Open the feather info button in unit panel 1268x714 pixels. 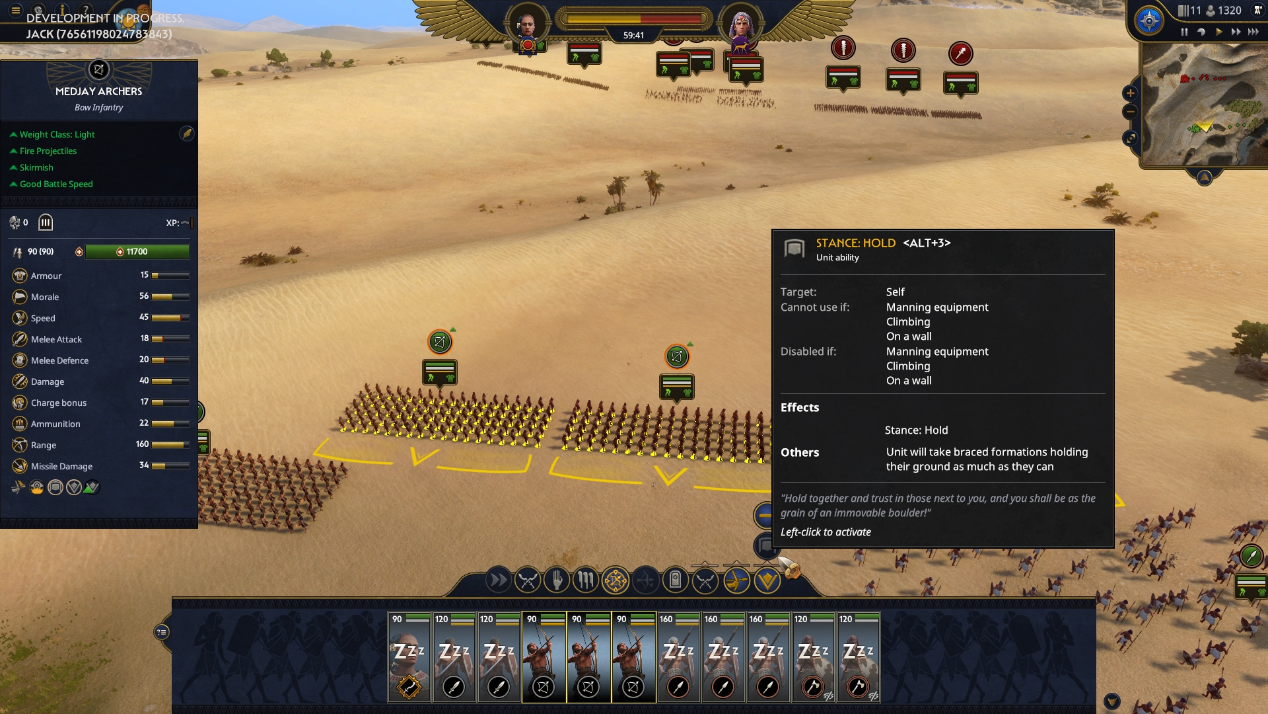point(186,133)
